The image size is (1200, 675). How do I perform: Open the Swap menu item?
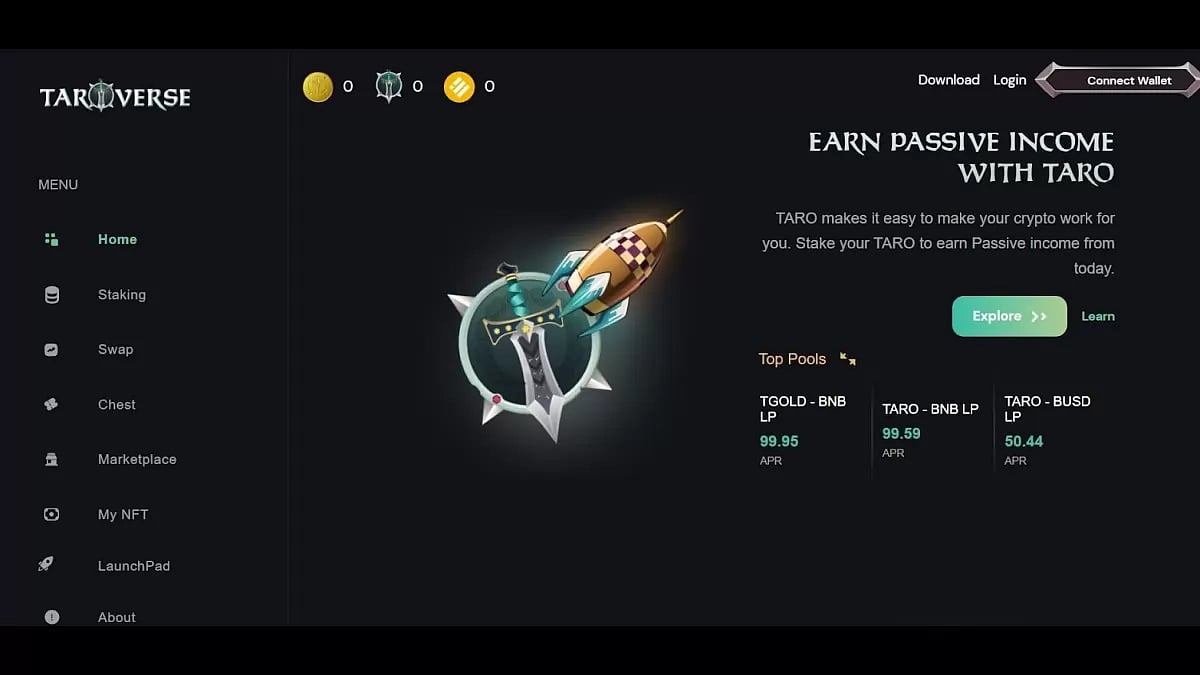115,350
